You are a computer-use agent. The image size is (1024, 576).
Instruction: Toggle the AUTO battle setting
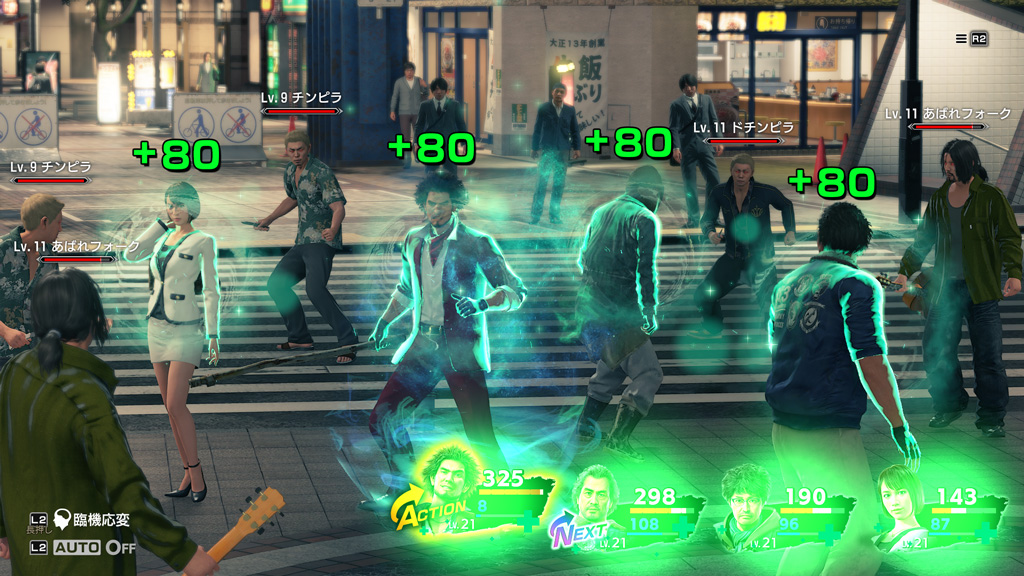94,548
